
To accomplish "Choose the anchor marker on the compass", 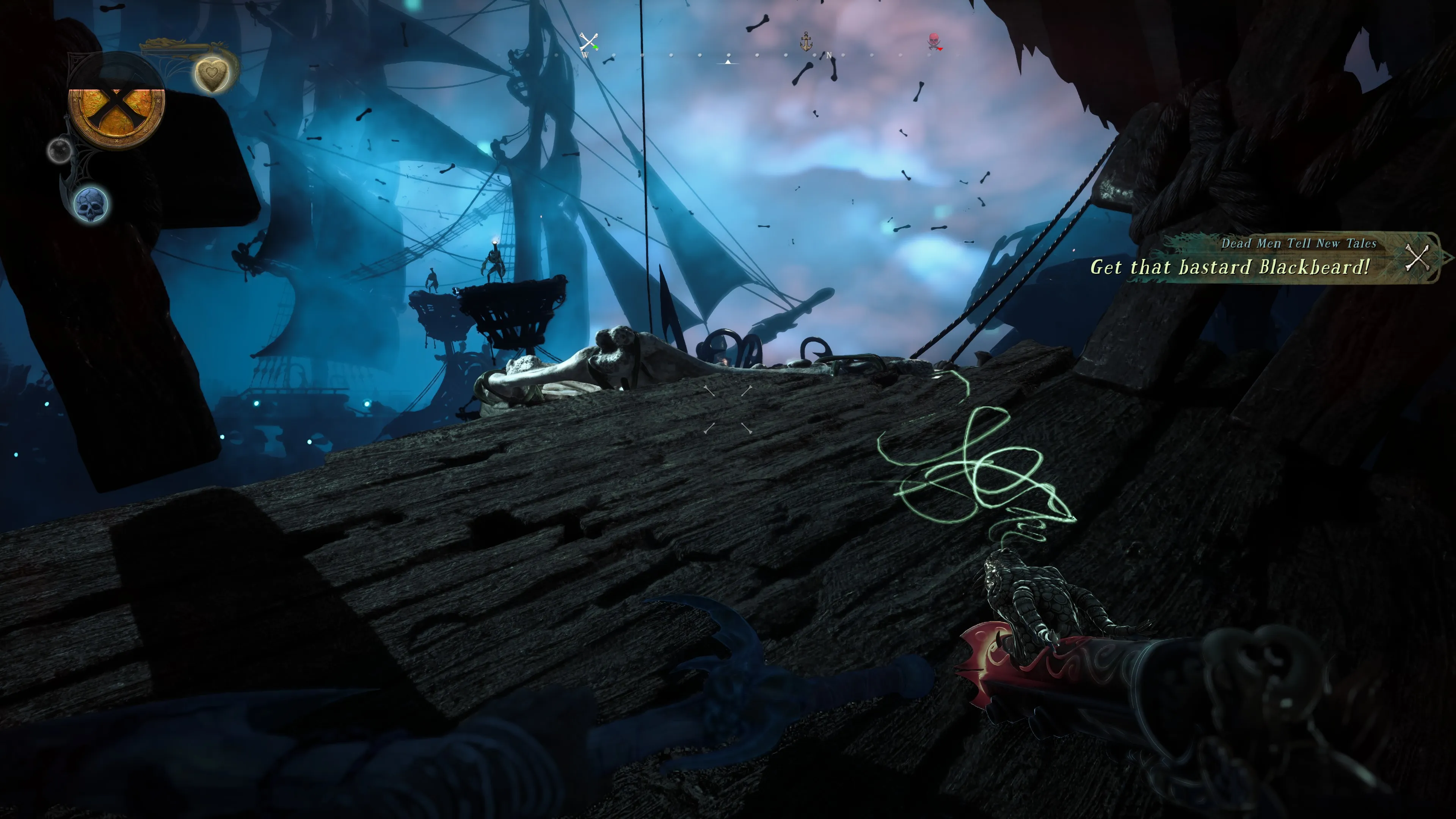I will [806, 41].
